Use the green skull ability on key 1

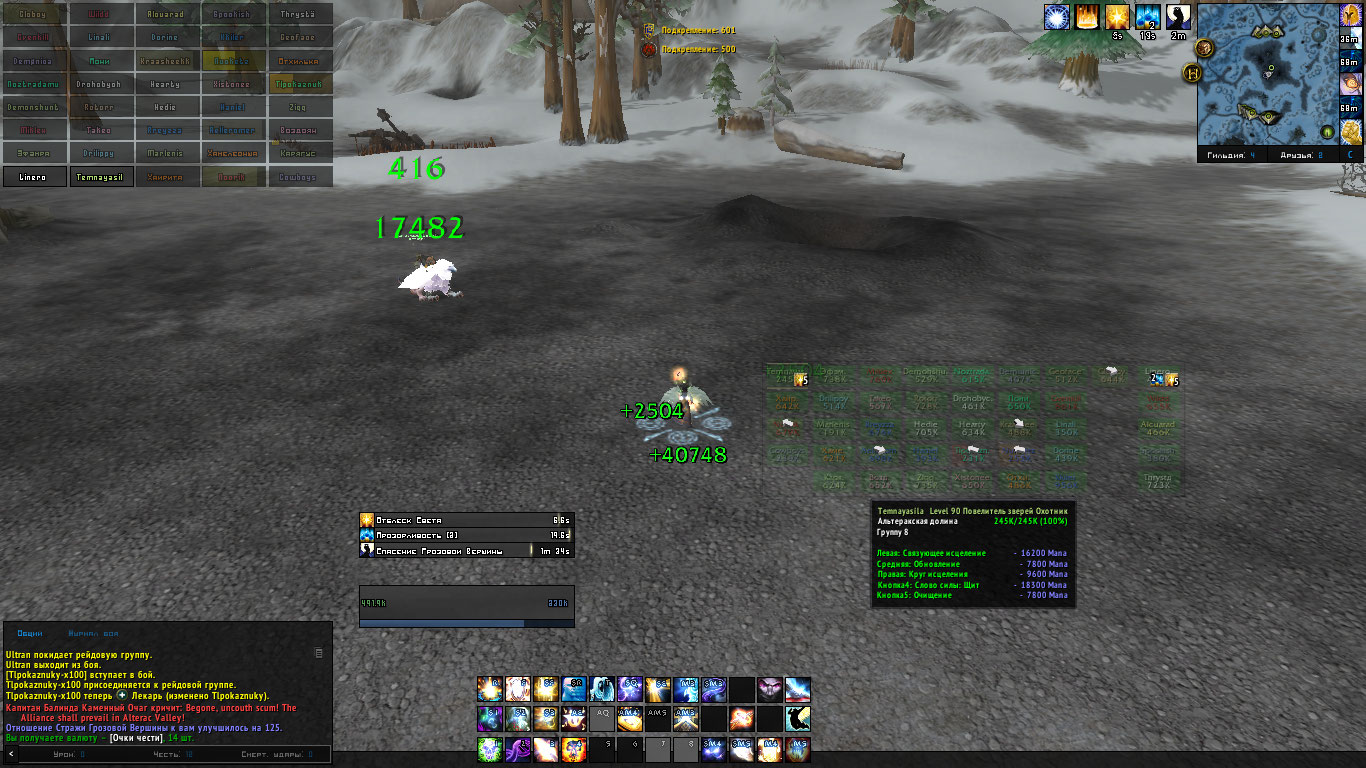[489, 749]
